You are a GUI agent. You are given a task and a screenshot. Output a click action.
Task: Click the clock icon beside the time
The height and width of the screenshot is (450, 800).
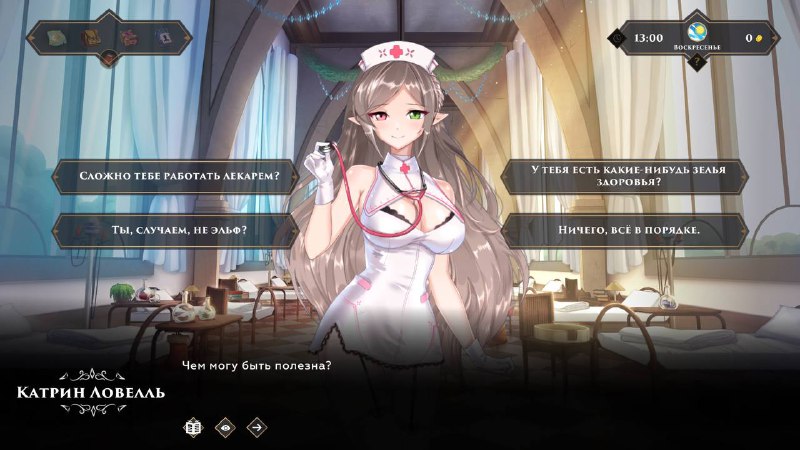(618, 38)
